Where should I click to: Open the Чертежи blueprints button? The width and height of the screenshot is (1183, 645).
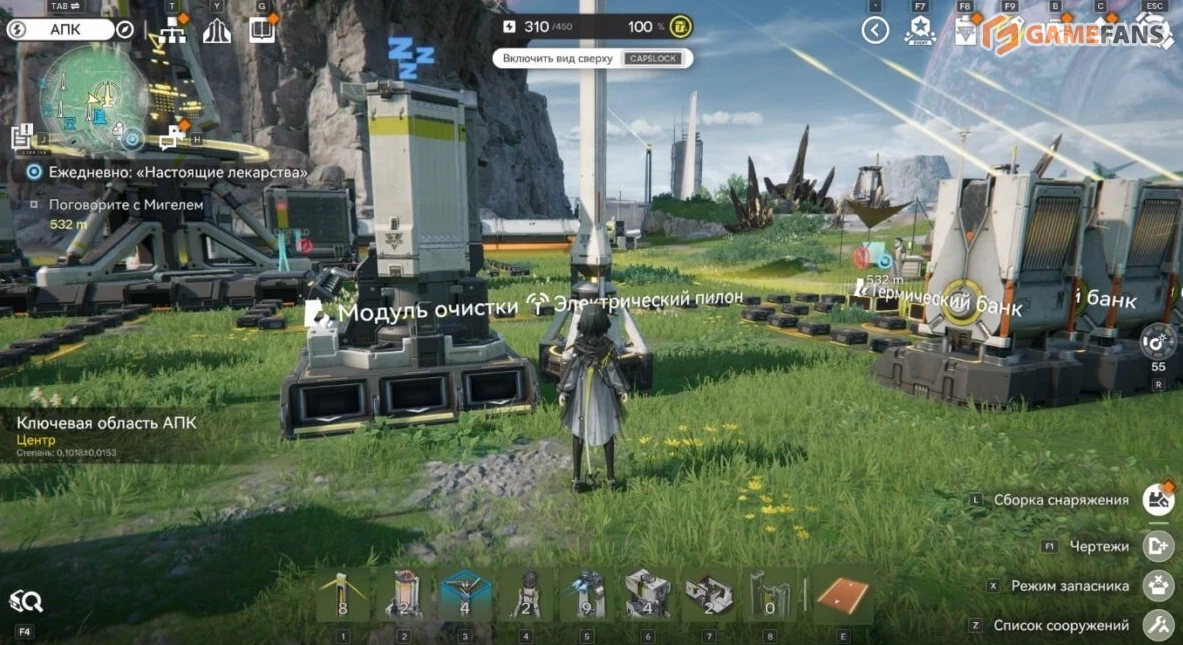[x=1158, y=546]
